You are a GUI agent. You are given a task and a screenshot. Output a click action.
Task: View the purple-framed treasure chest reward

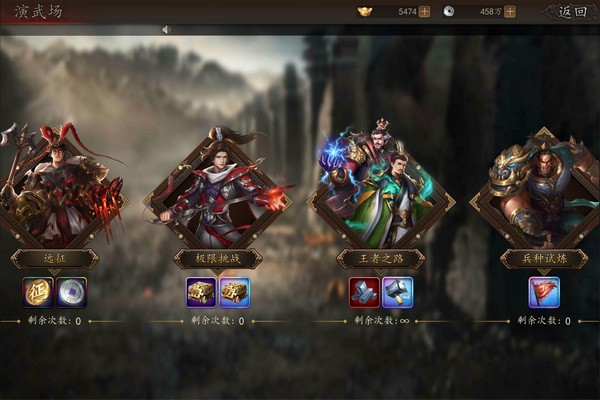[x=201, y=292]
